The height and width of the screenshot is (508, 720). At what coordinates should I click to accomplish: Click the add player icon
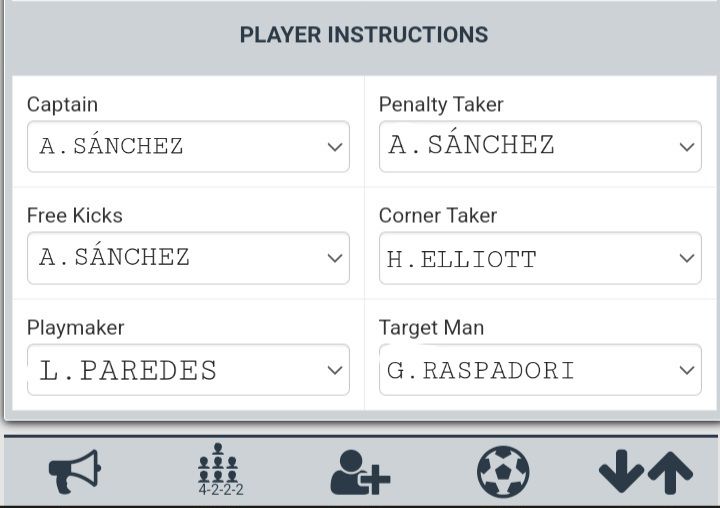360,472
